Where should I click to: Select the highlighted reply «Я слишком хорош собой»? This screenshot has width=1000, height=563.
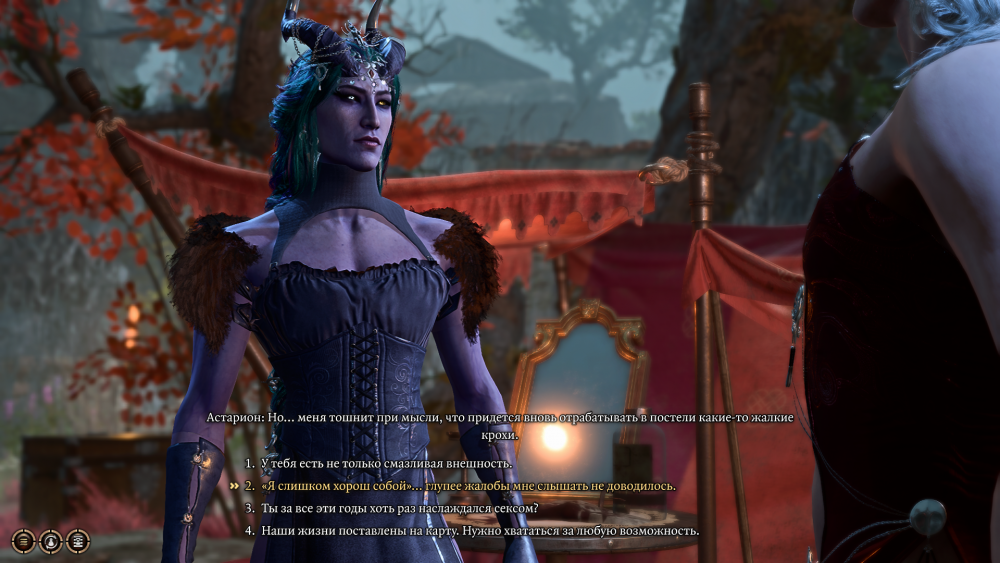pyautogui.click(x=468, y=486)
